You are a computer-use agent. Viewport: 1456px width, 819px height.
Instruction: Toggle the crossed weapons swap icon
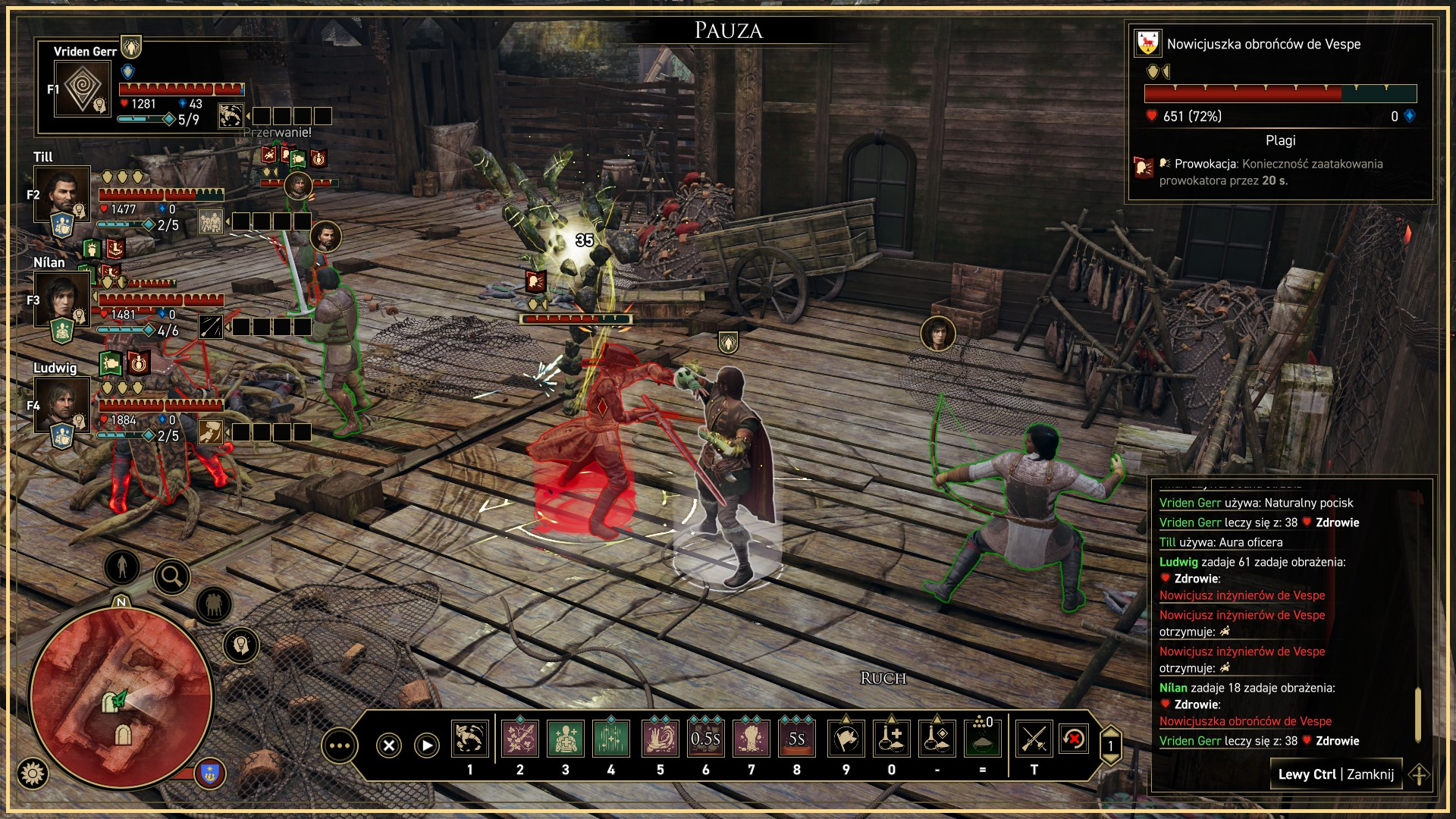pyautogui.click(x=1034, y=739)
